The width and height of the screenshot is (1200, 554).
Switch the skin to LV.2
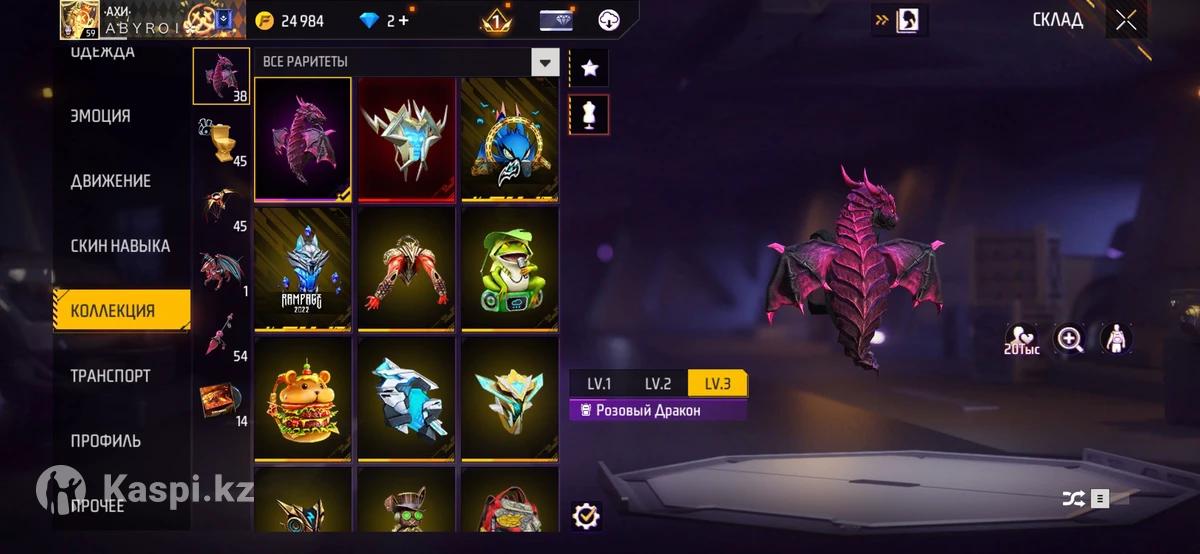(x=657, y=384)
